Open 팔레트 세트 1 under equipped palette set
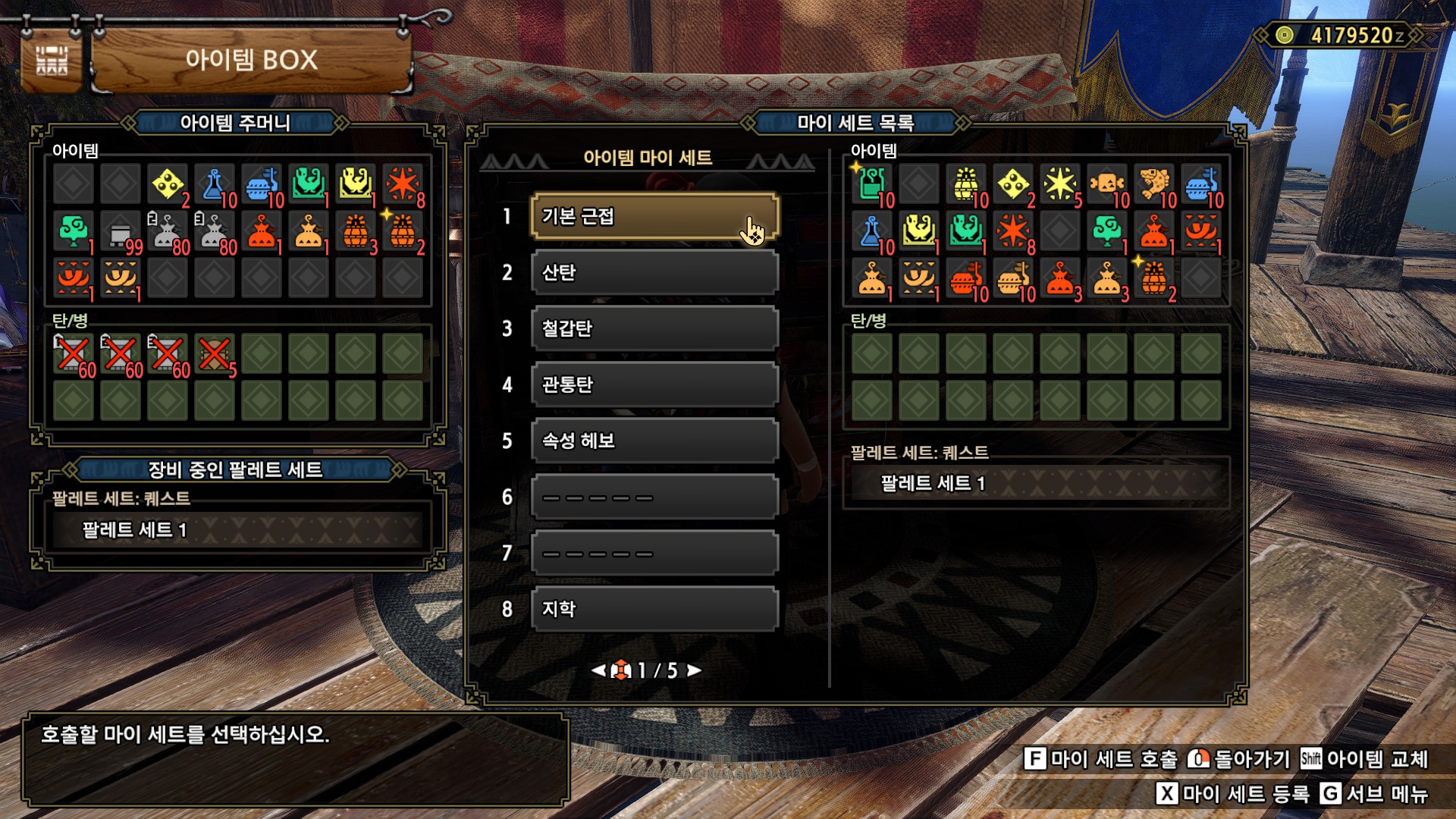1456x819 pixels. 237,530
